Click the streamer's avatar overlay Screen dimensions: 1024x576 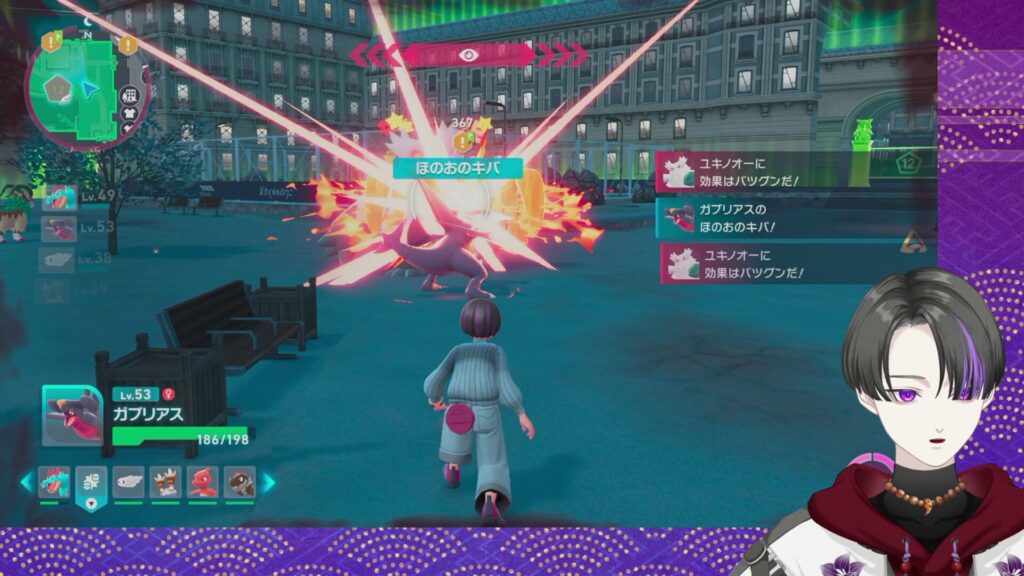[910, 420]
